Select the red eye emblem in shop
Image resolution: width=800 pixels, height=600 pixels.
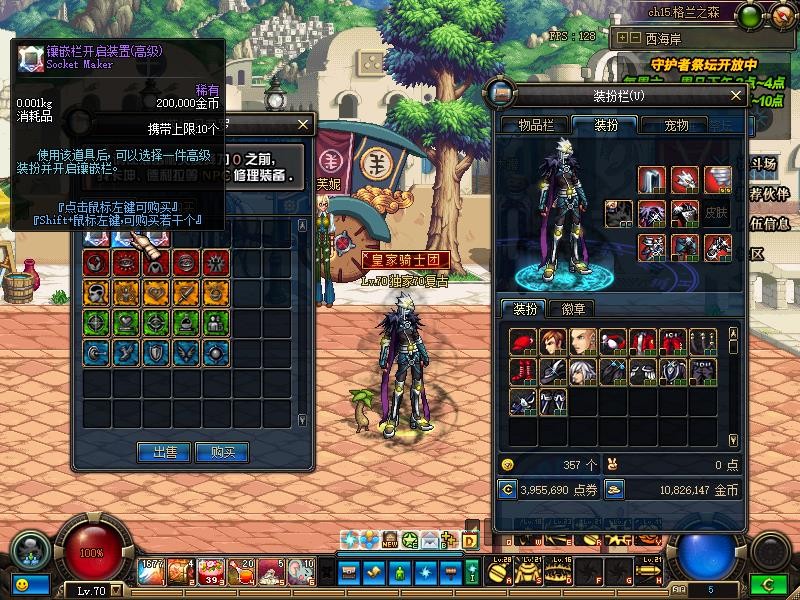coord(125,263)
